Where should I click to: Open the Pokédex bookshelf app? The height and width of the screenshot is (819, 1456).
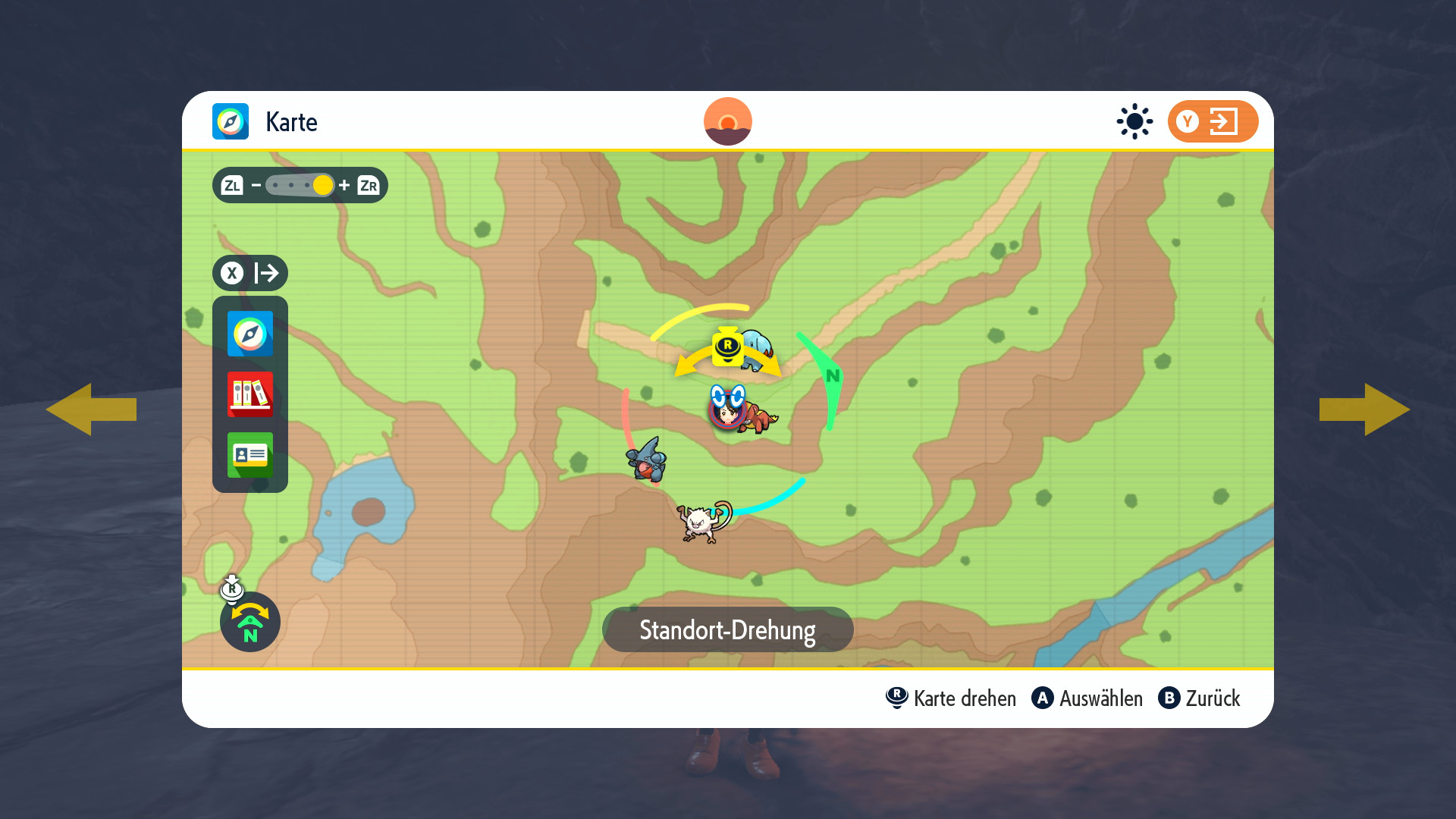point(249,394)
